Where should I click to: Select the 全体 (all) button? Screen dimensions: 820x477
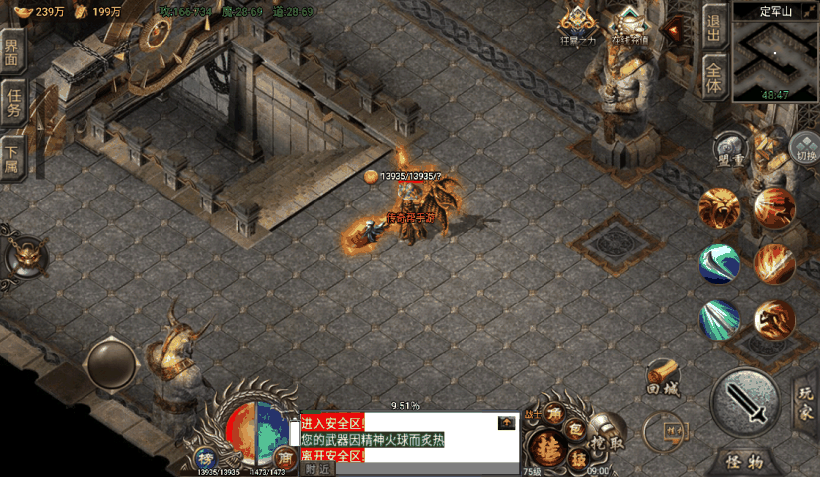[714, 77]
